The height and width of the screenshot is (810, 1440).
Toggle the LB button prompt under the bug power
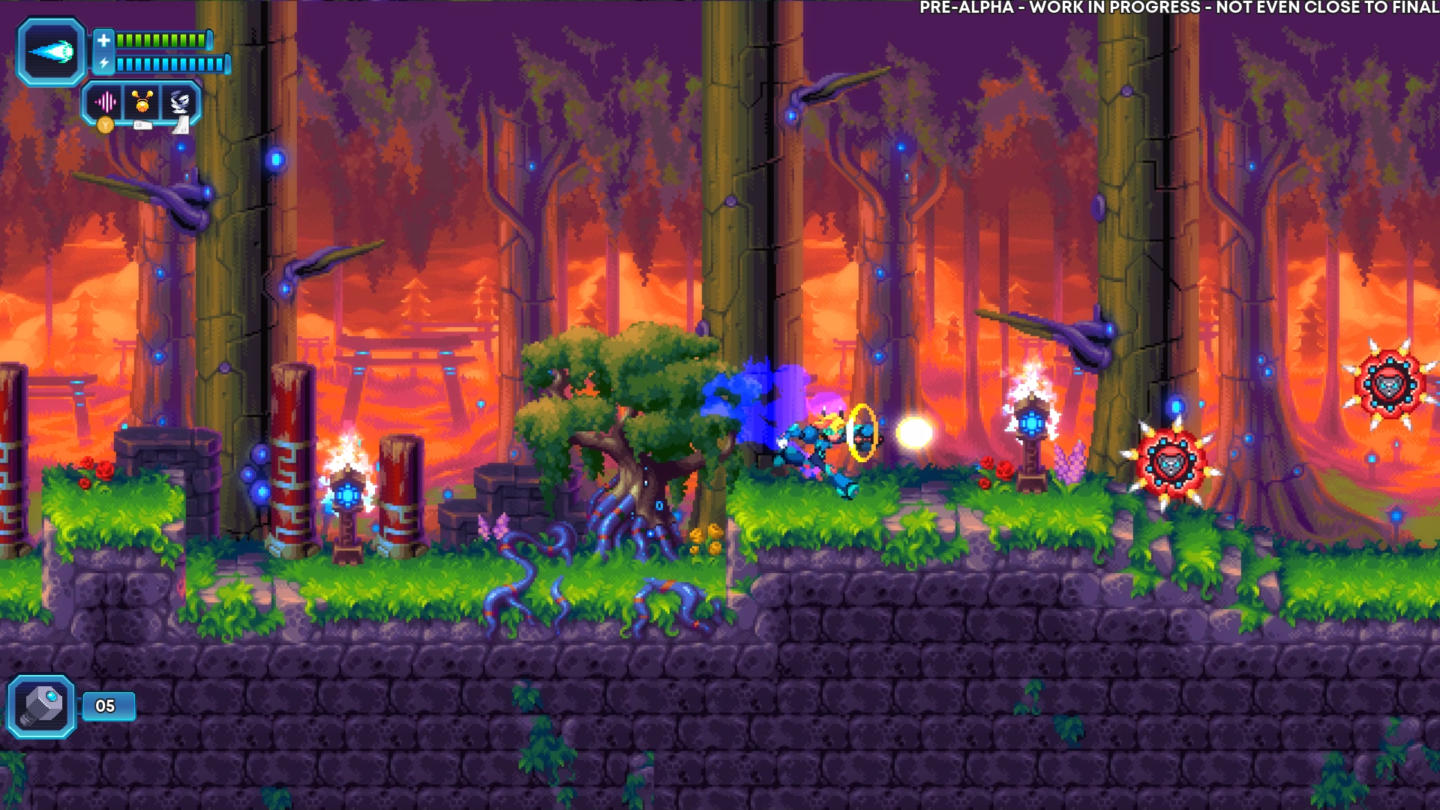(x=143, y=124)
